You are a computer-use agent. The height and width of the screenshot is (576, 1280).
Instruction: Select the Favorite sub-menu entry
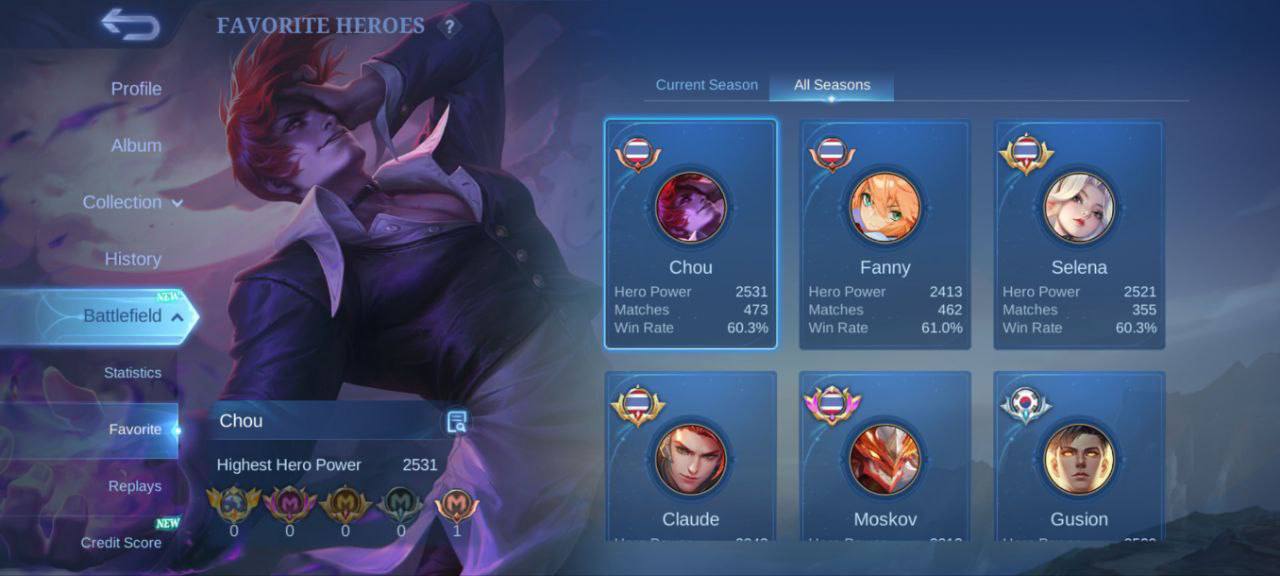[x=135, y=430]
